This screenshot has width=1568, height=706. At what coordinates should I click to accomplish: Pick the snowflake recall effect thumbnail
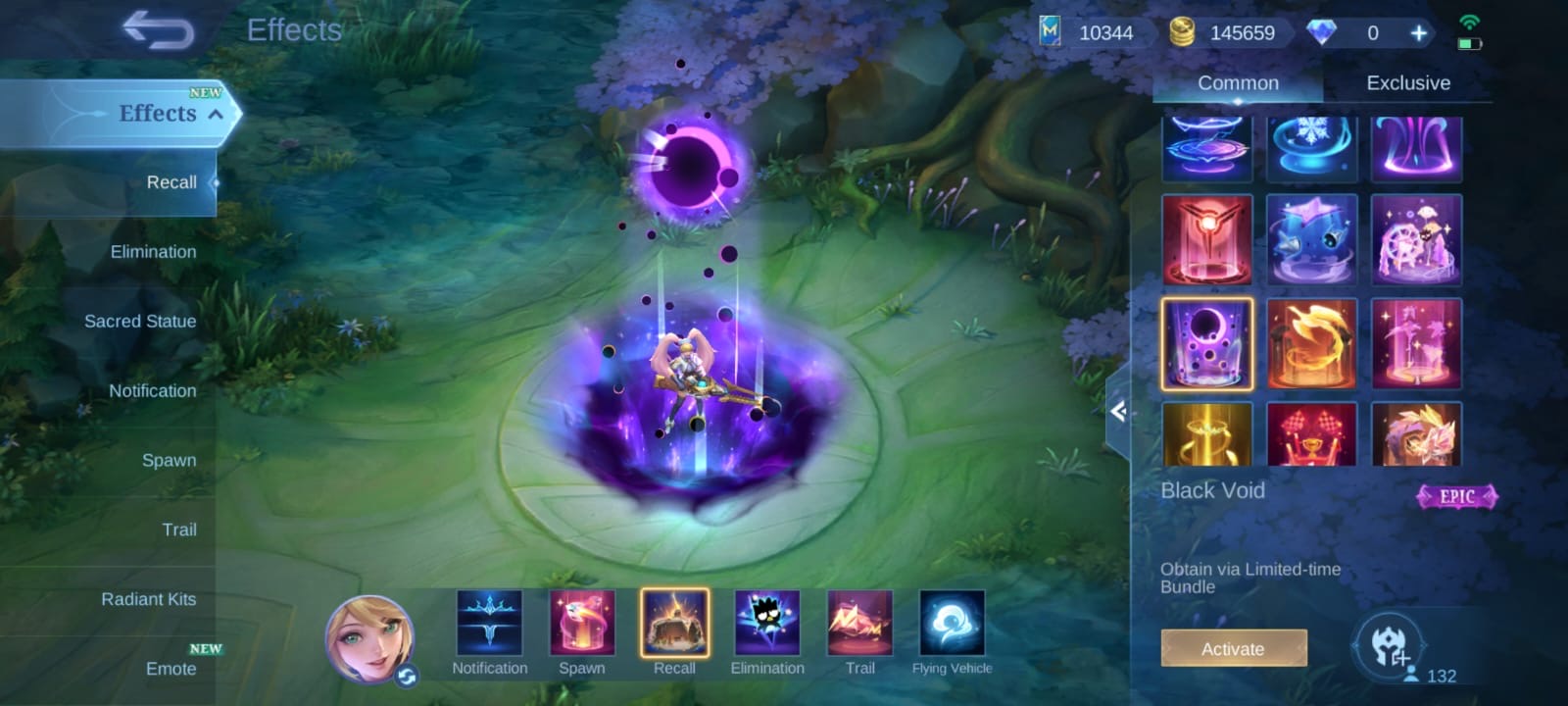pos(1311,148)
